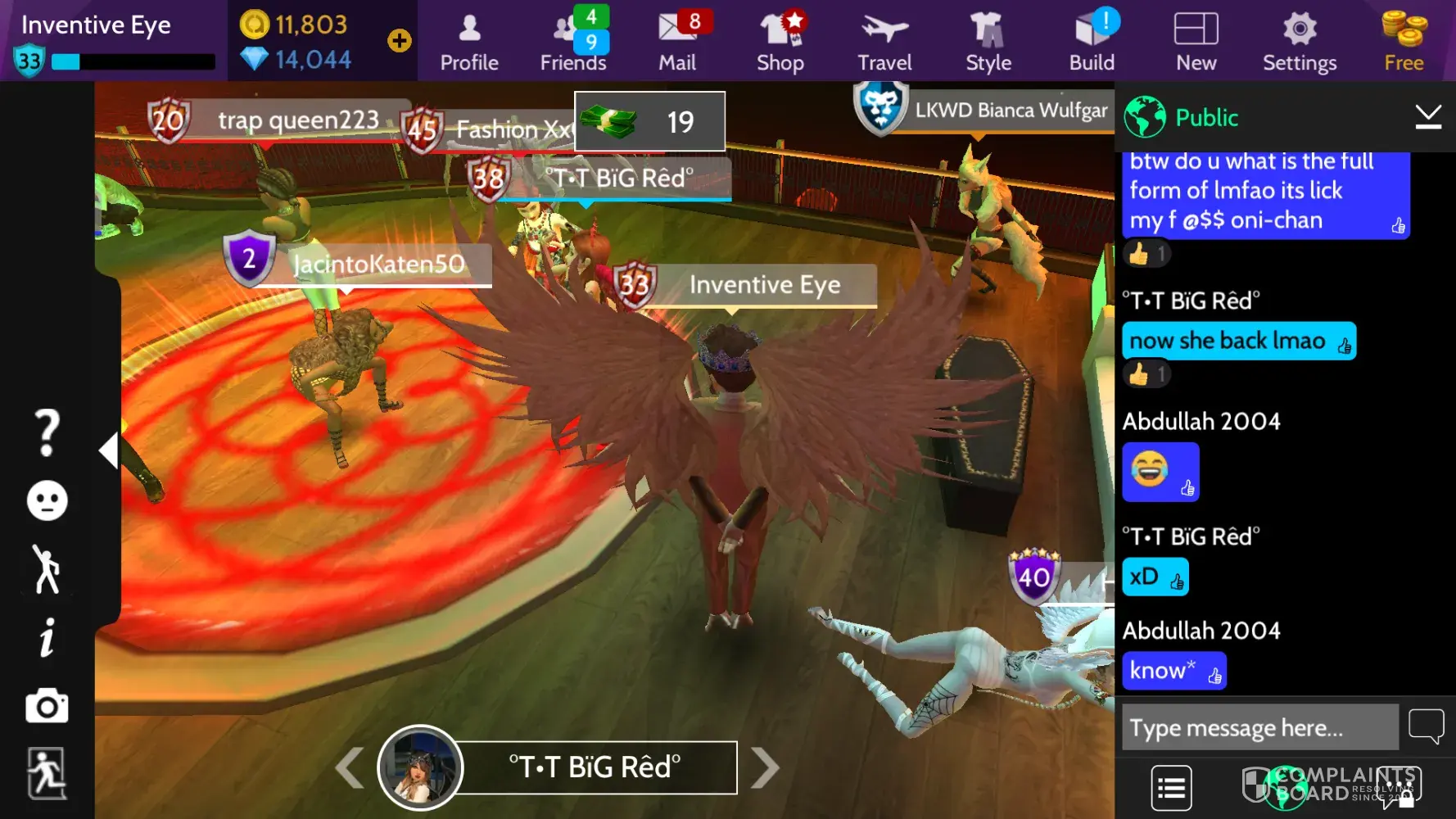The width and height of the screenshot is (1456, 819).
Task: Select next player with right arrow
Action: (765, 767)
